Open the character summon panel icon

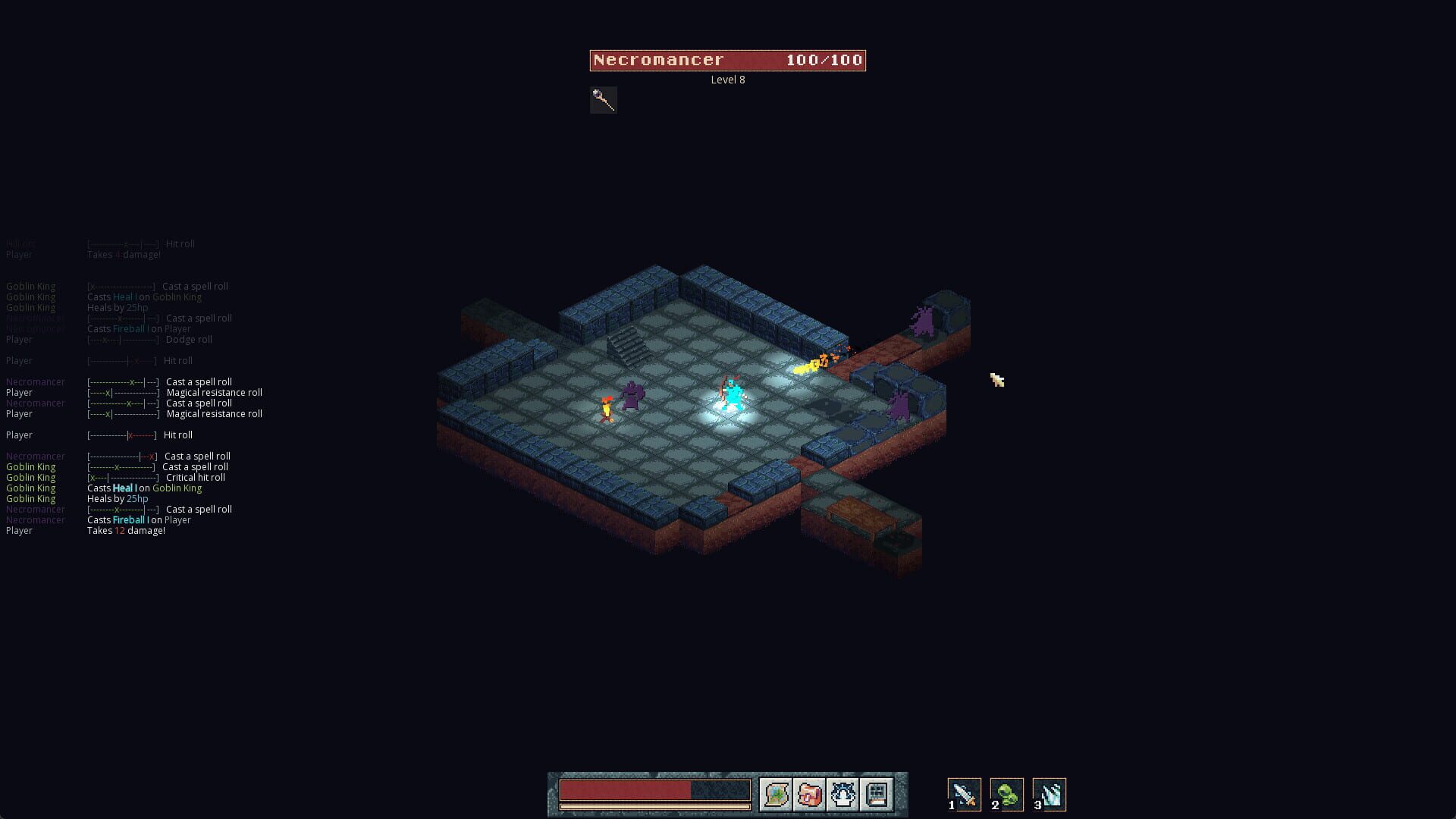(843, 795)
